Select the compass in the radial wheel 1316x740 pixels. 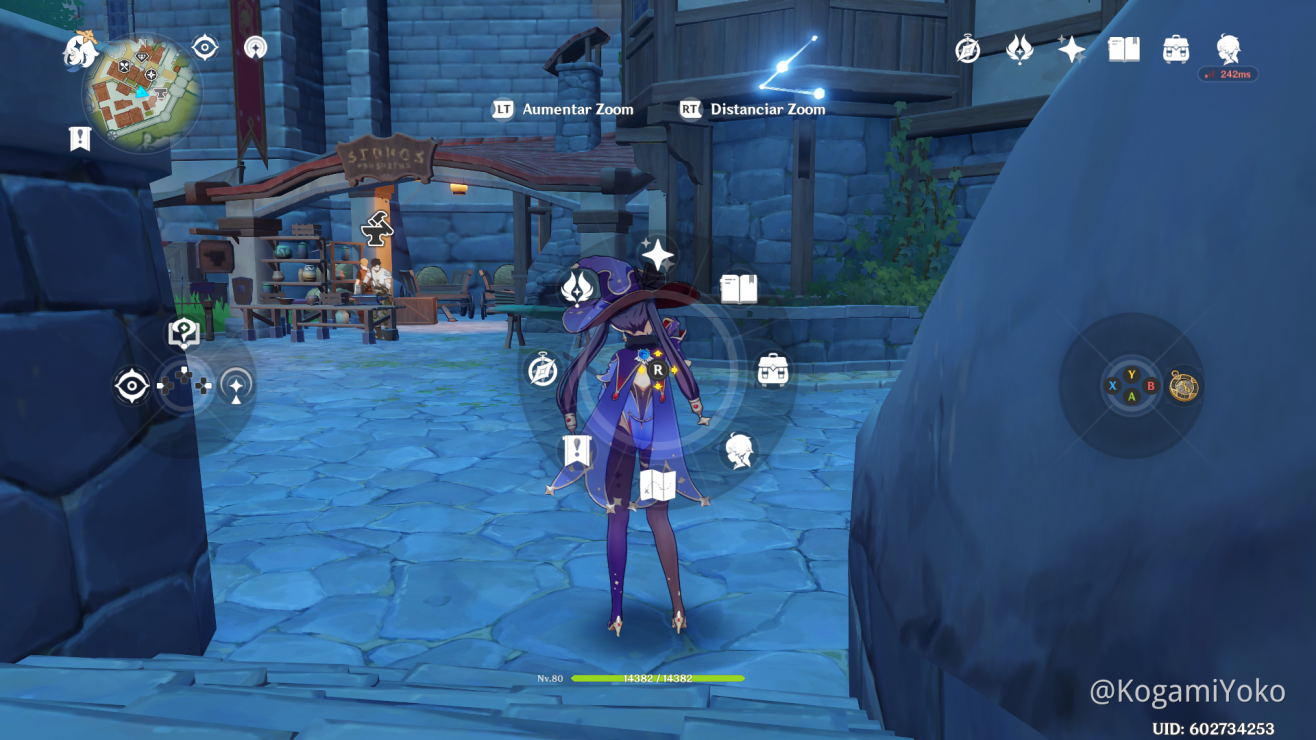543,370
